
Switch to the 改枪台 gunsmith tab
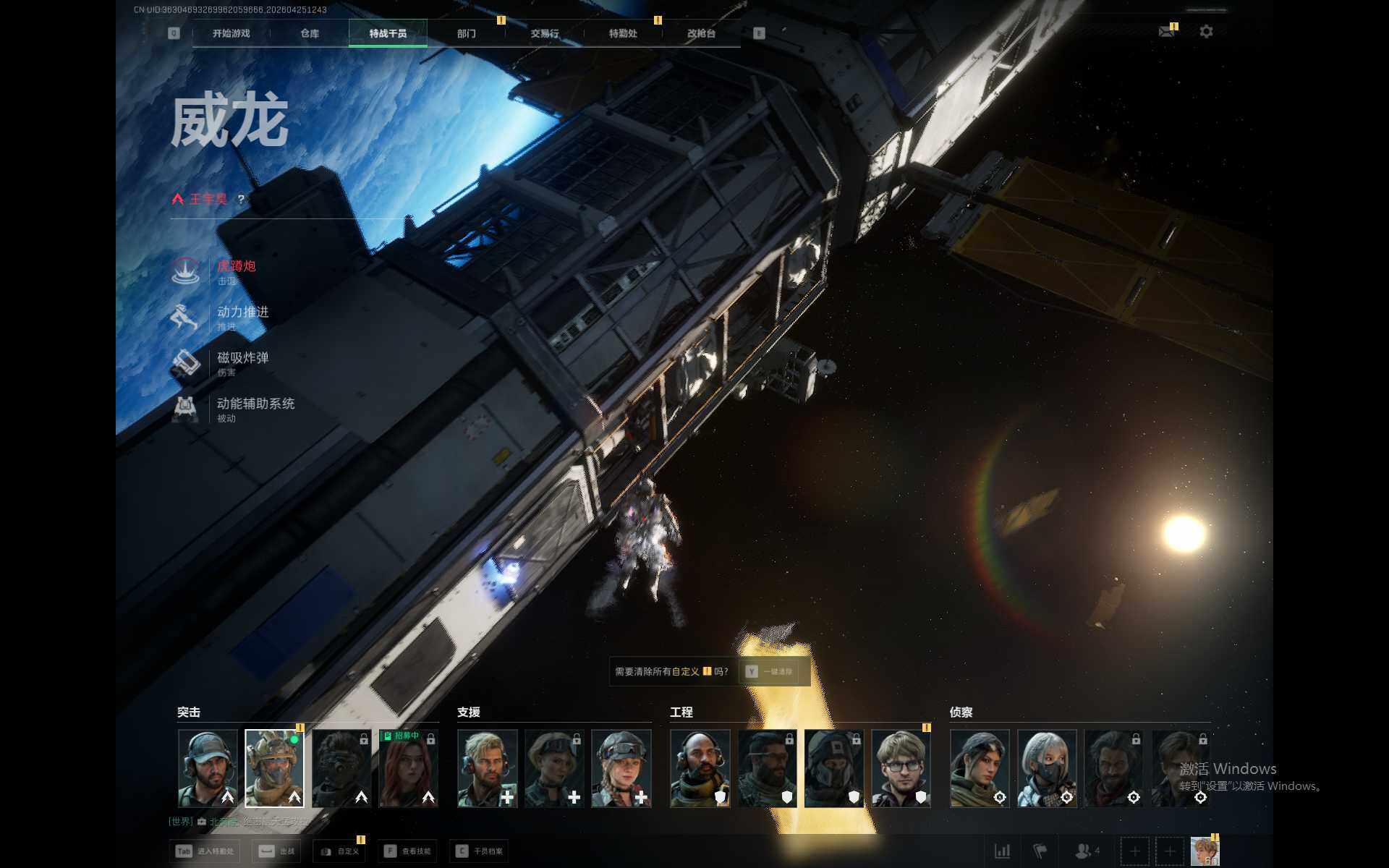(x=701, y=33)
